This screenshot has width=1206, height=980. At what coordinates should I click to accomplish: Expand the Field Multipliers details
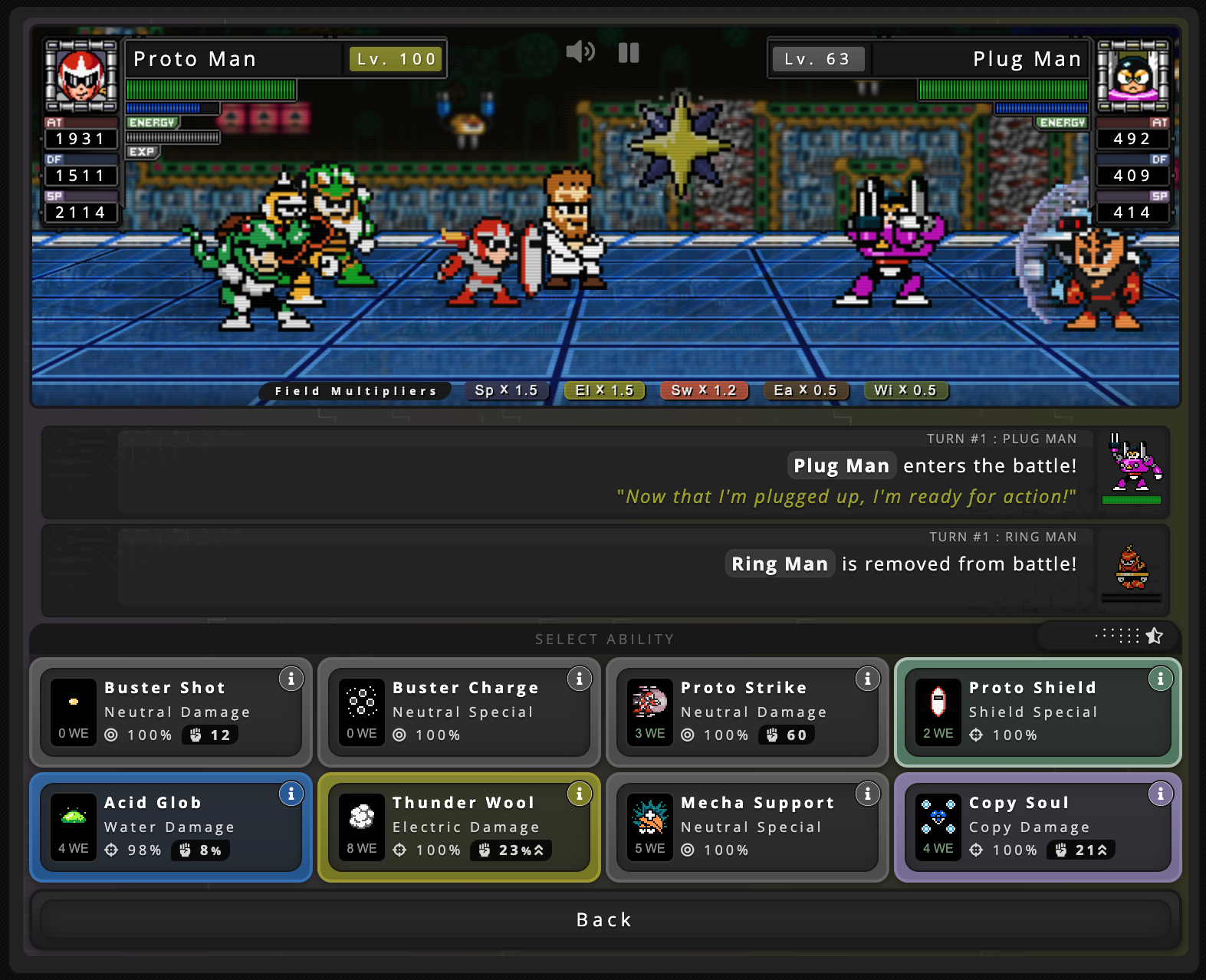(x=354, y=390)
